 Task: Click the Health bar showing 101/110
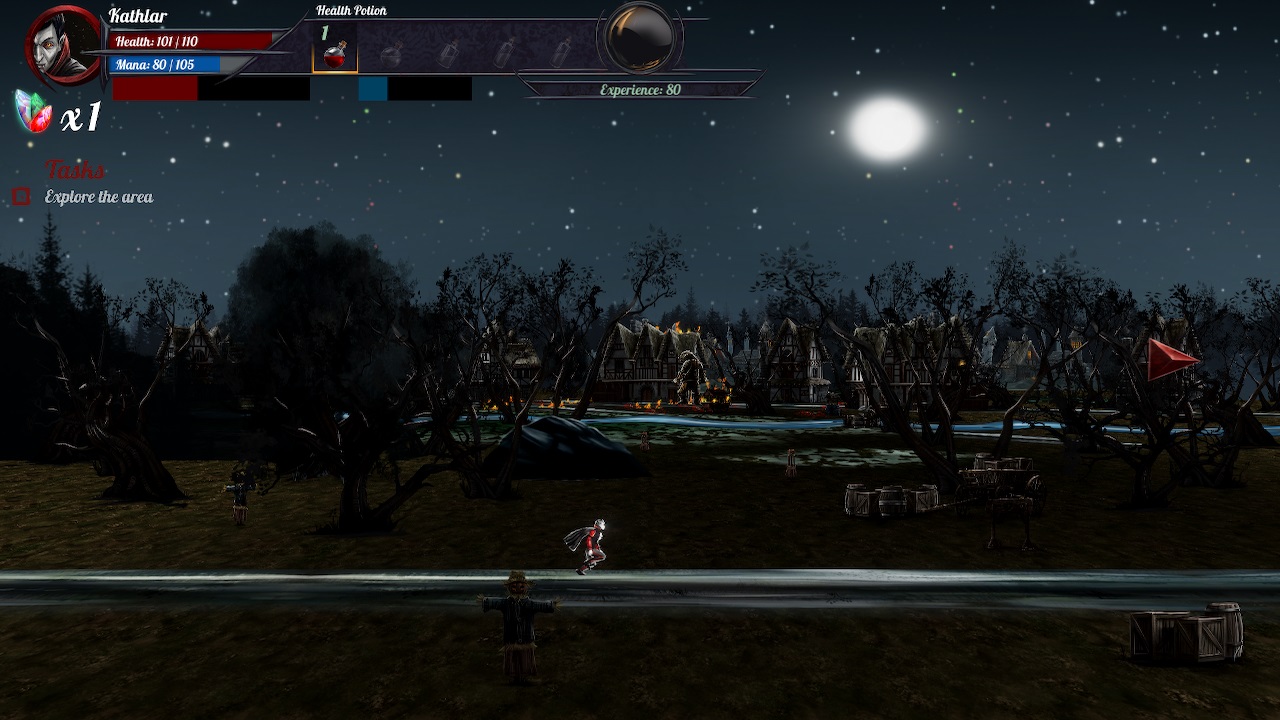click(x=185, y=42)
